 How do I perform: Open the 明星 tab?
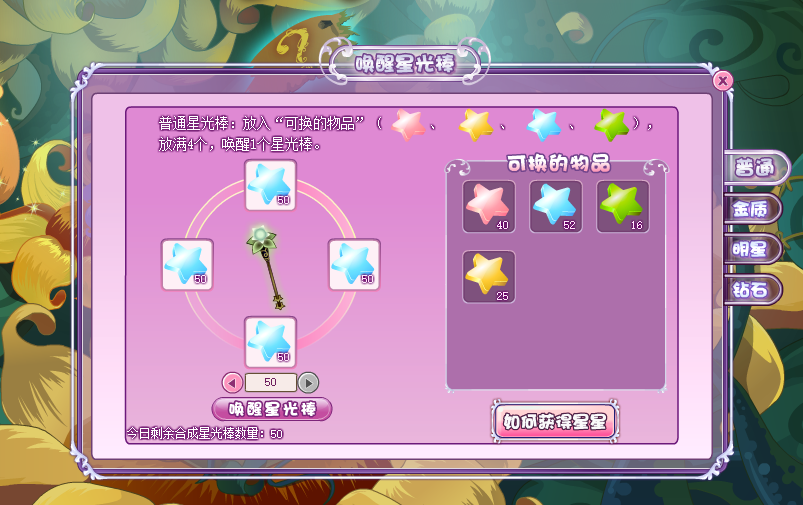tap(752, 249)
